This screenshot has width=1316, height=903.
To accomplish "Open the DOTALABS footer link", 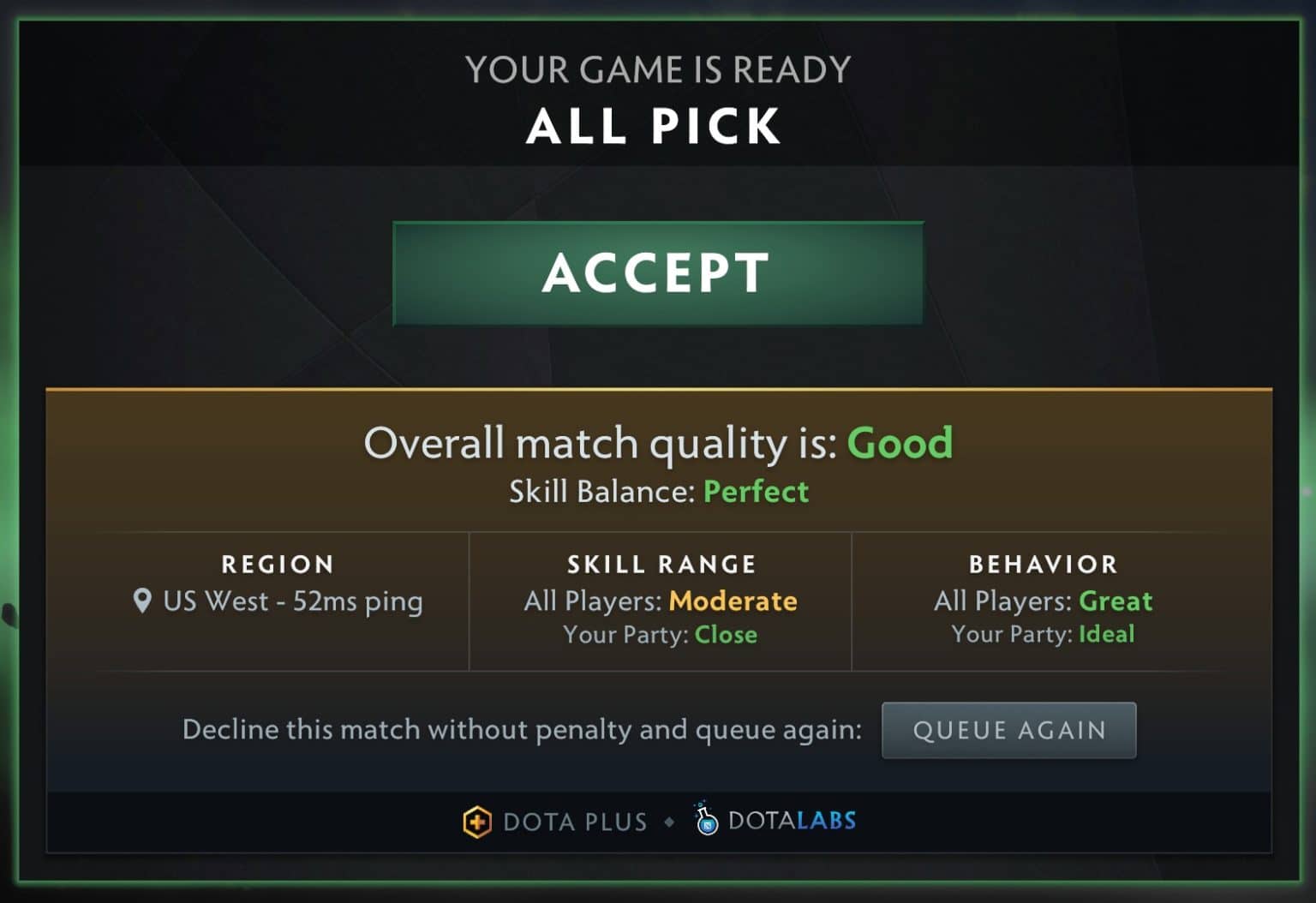I will click(789, 820).
